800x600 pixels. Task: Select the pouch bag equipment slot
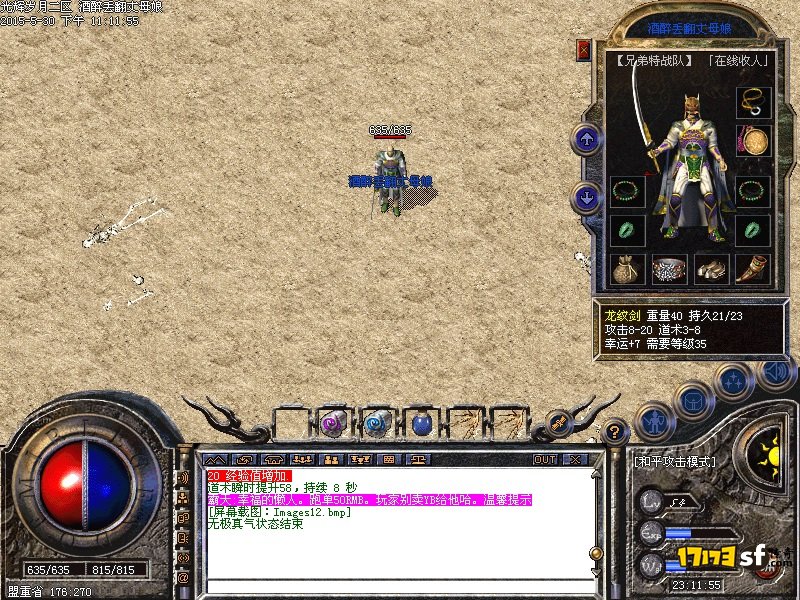point(627,268)
